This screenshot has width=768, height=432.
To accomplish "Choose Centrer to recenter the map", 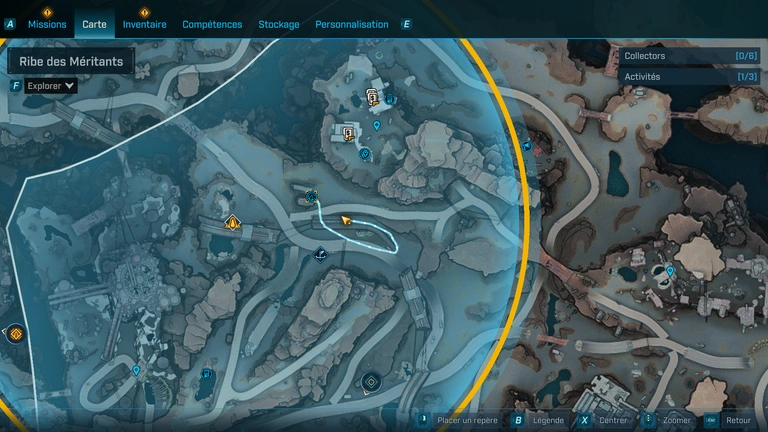I will [x=613, y=421].
